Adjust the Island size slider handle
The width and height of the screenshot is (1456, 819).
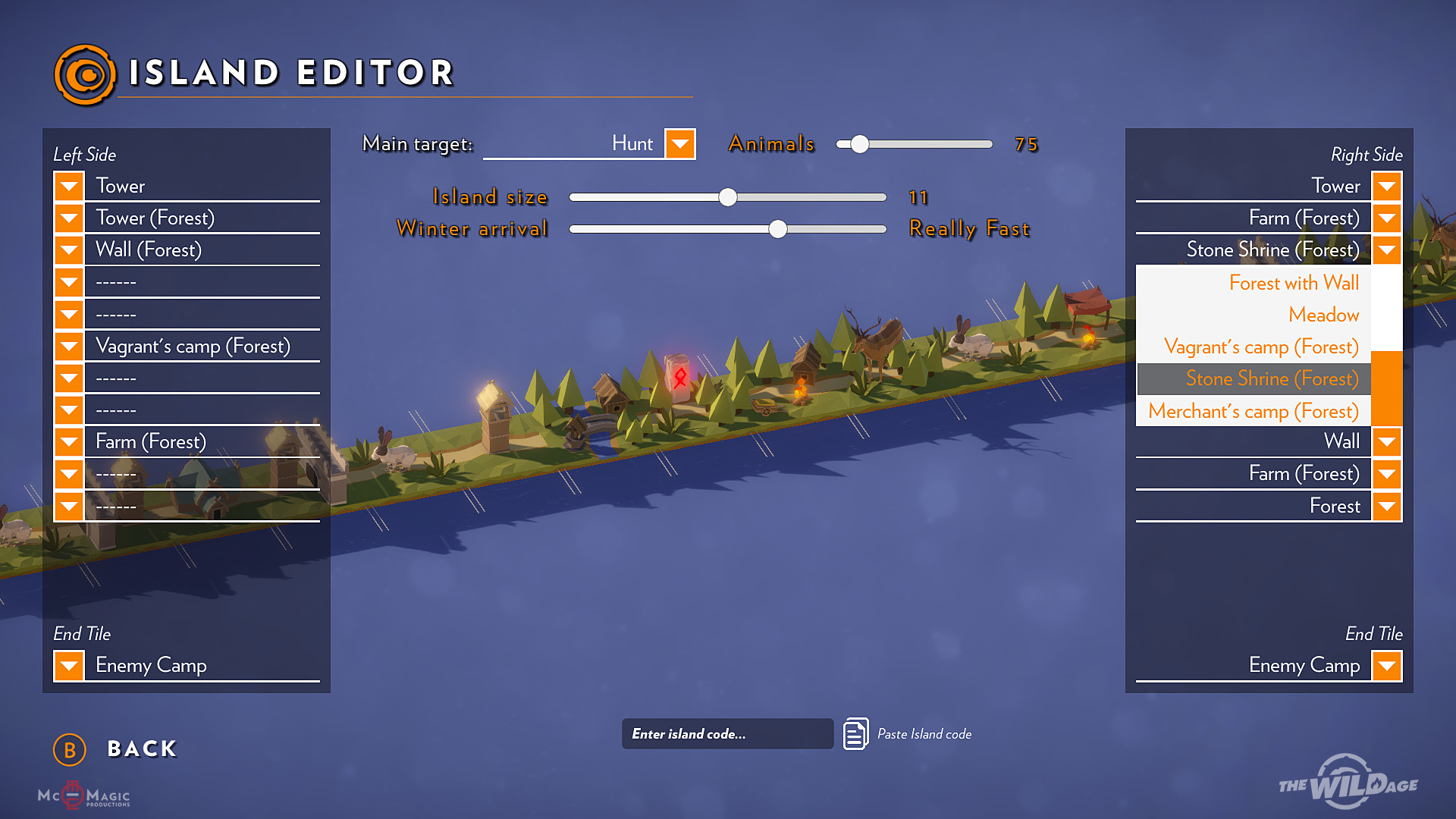[728, 197]
